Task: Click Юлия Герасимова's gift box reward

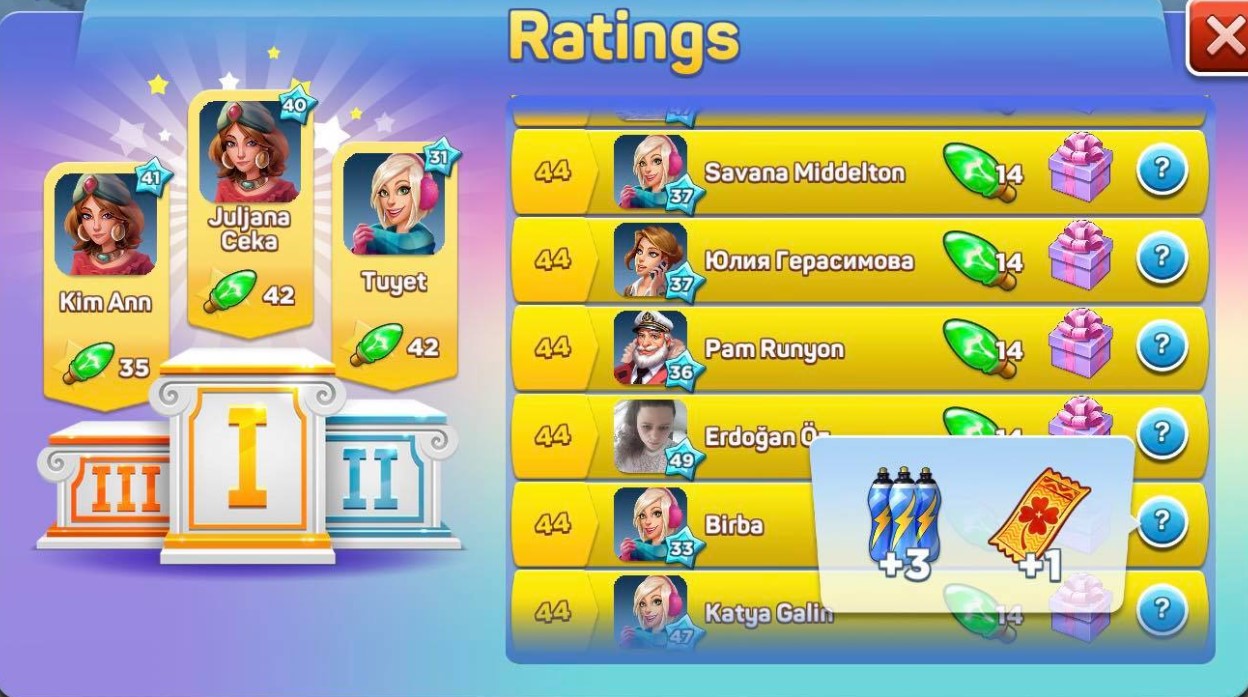Action: [x=1080, y=255]
